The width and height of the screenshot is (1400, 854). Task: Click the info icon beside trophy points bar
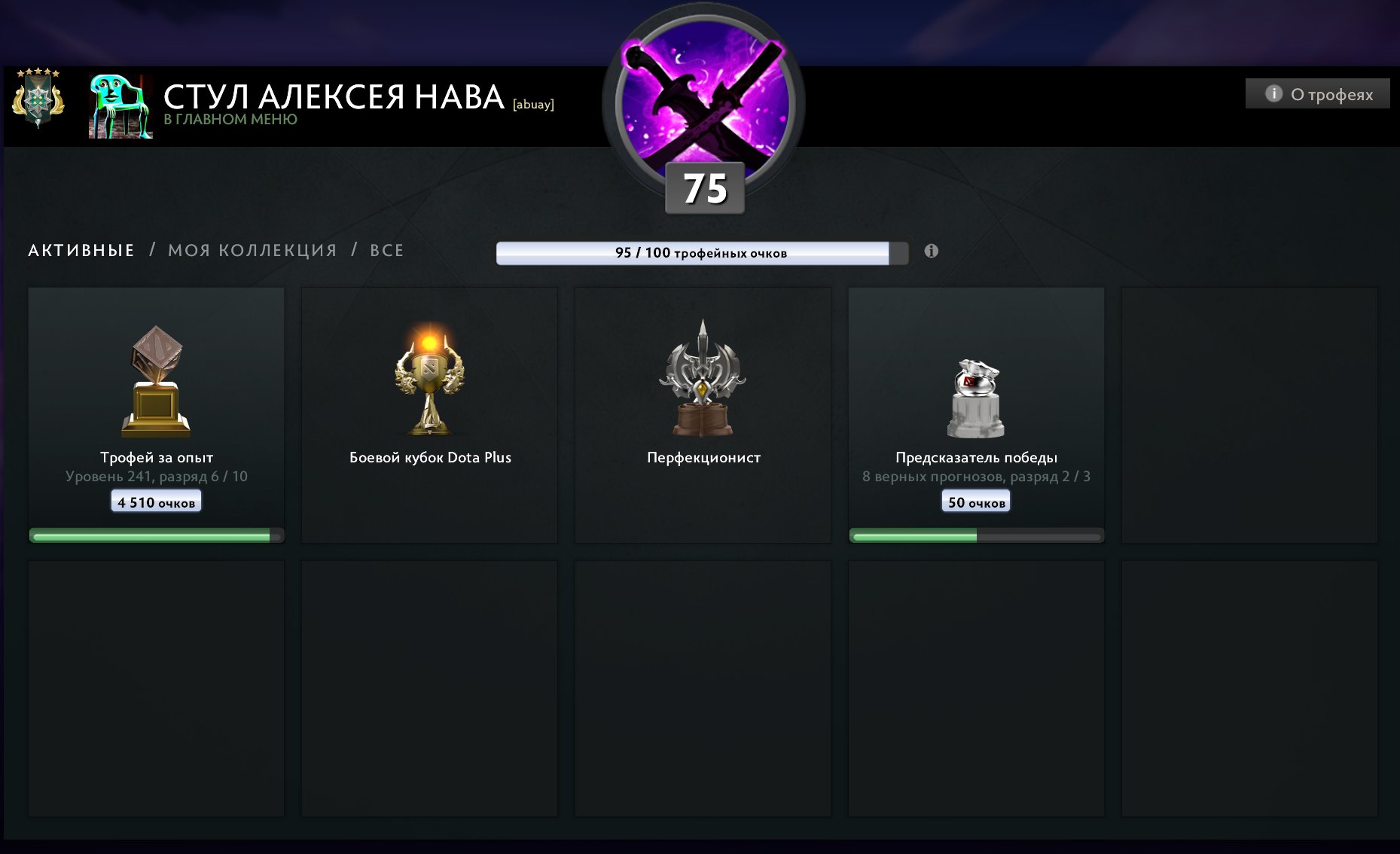tap(932, 252)
